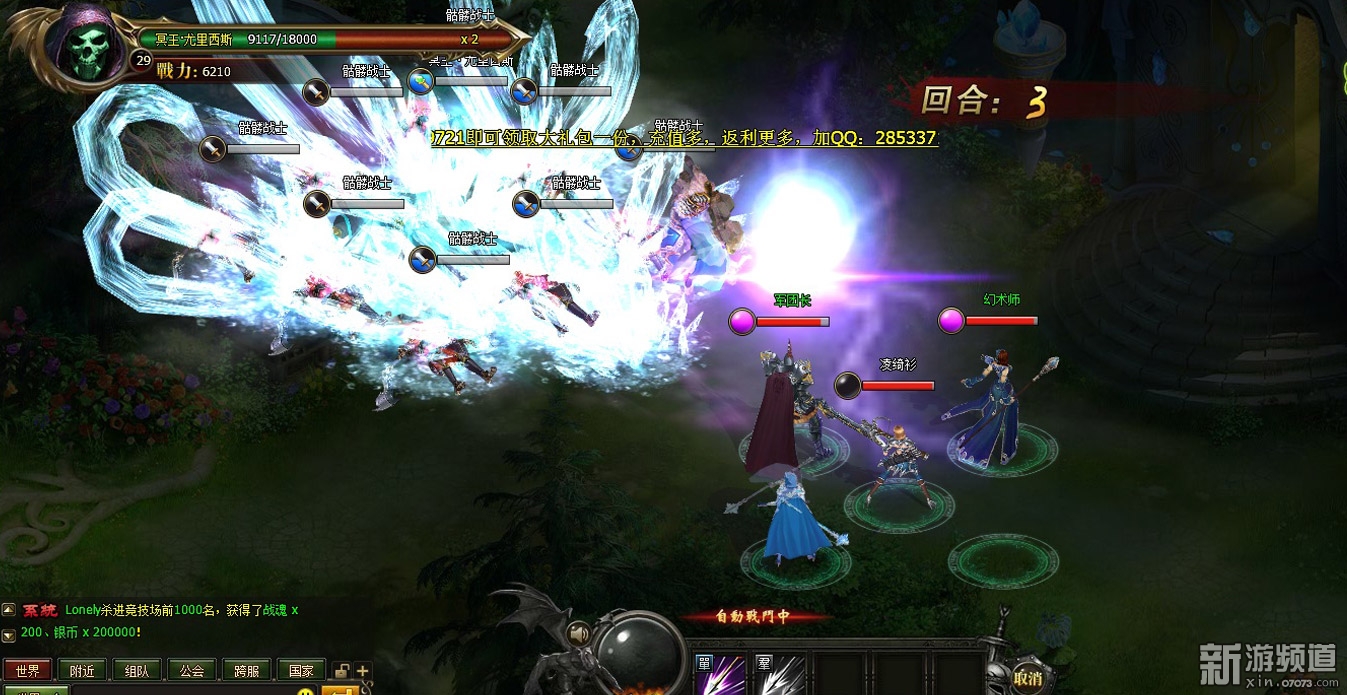The height and width of the screenshot is (695, 1347).
Task: Open the chat emoji smiley picker
Action: [x=305, y=690]
